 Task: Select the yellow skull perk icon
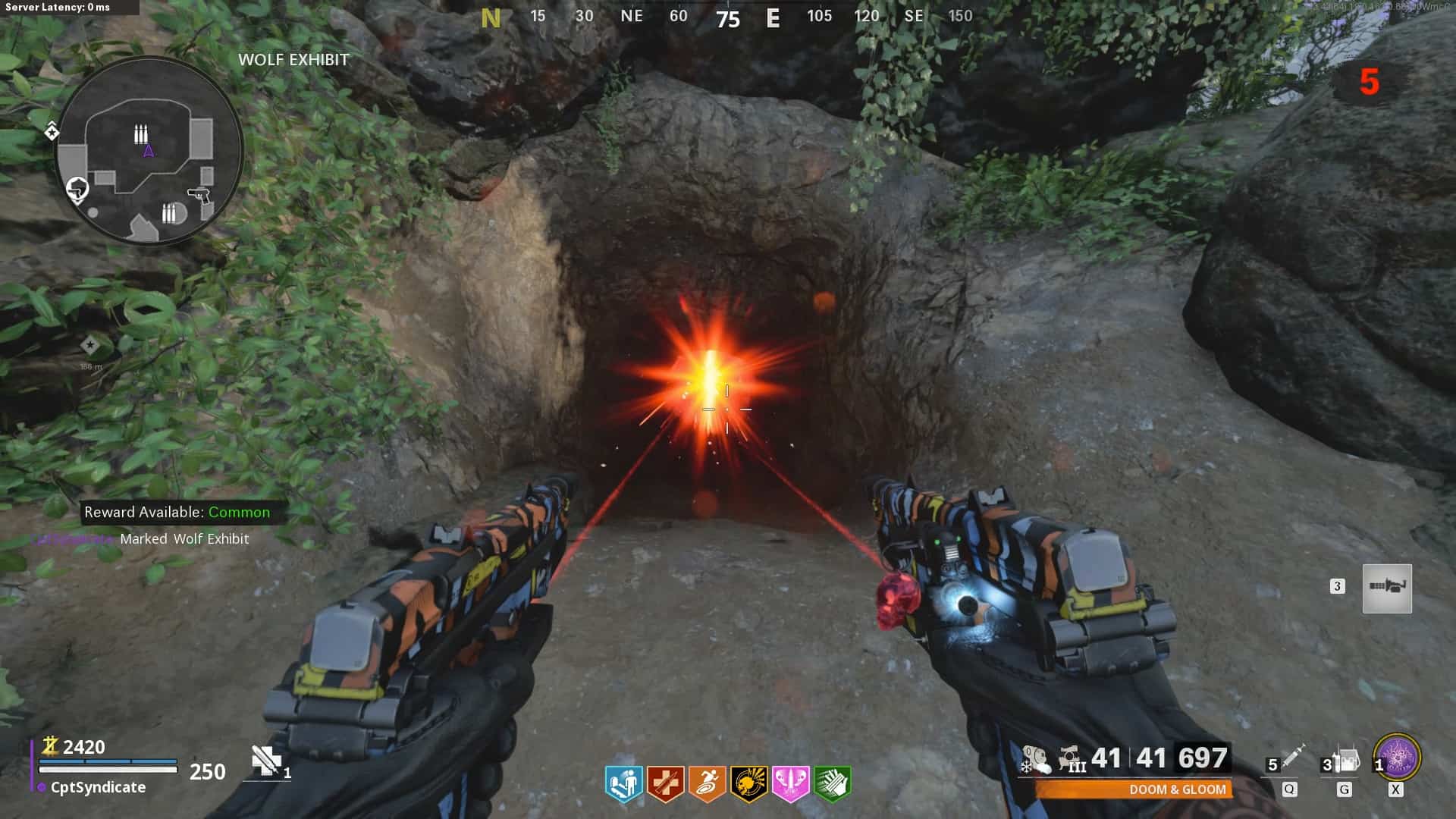point(748,784)
